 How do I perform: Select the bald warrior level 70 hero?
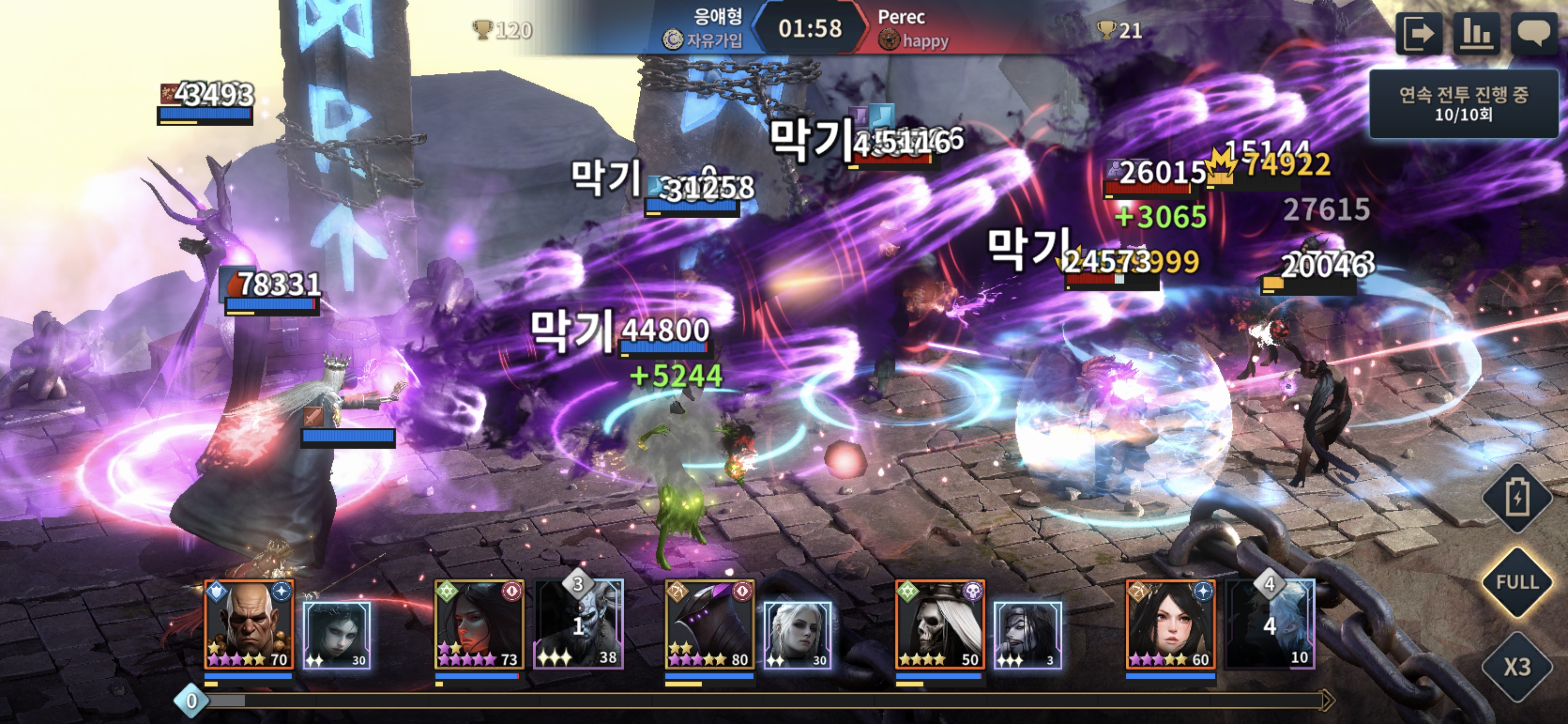point(249,624)
